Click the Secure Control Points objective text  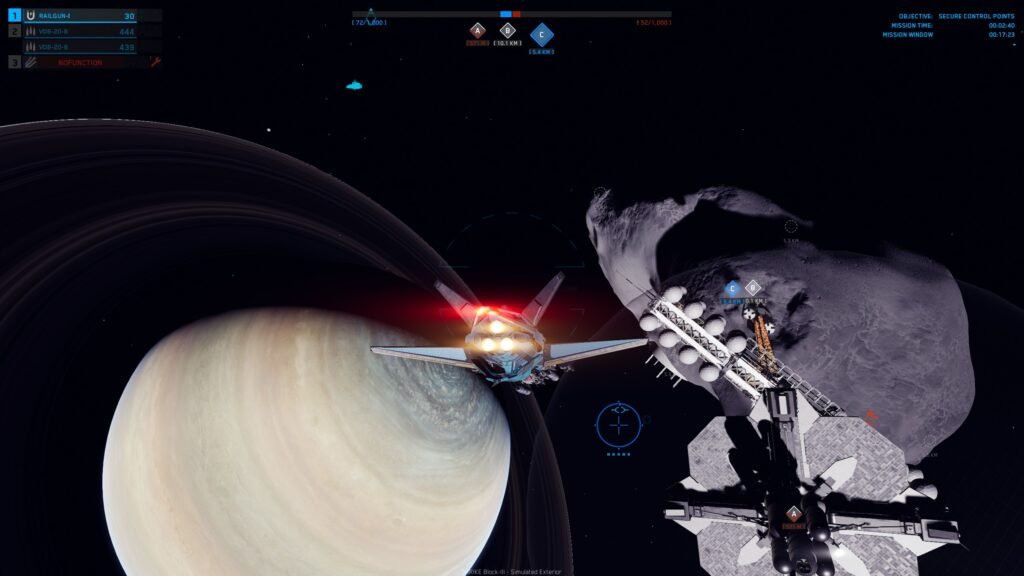[x=976, y=16]
